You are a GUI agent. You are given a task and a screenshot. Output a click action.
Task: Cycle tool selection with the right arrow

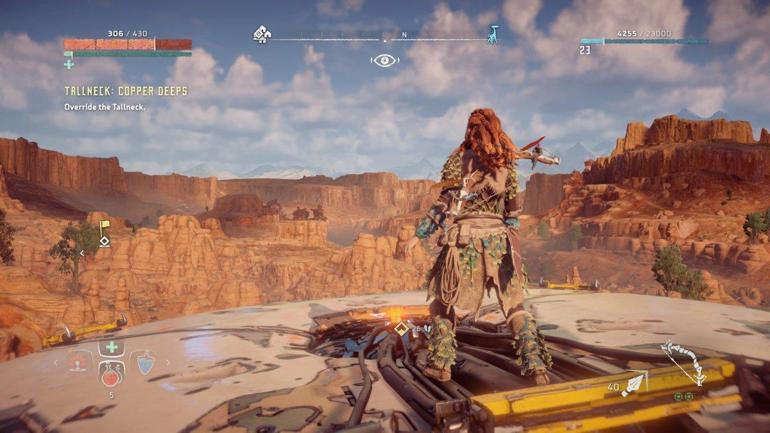point(166,362)
